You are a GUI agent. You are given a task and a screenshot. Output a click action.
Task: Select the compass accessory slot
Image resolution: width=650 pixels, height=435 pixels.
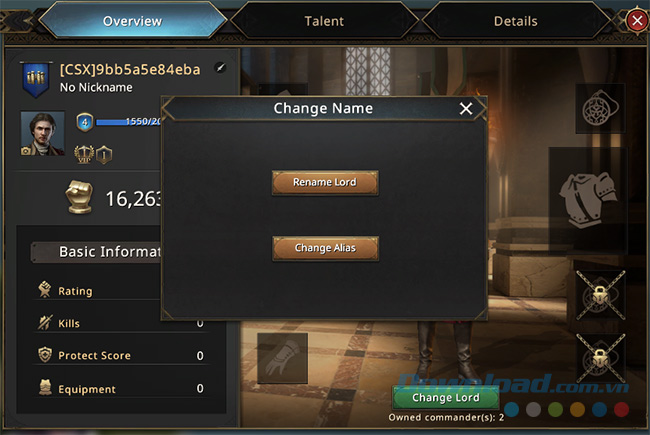pyautogui.click(x=599, y=109)
